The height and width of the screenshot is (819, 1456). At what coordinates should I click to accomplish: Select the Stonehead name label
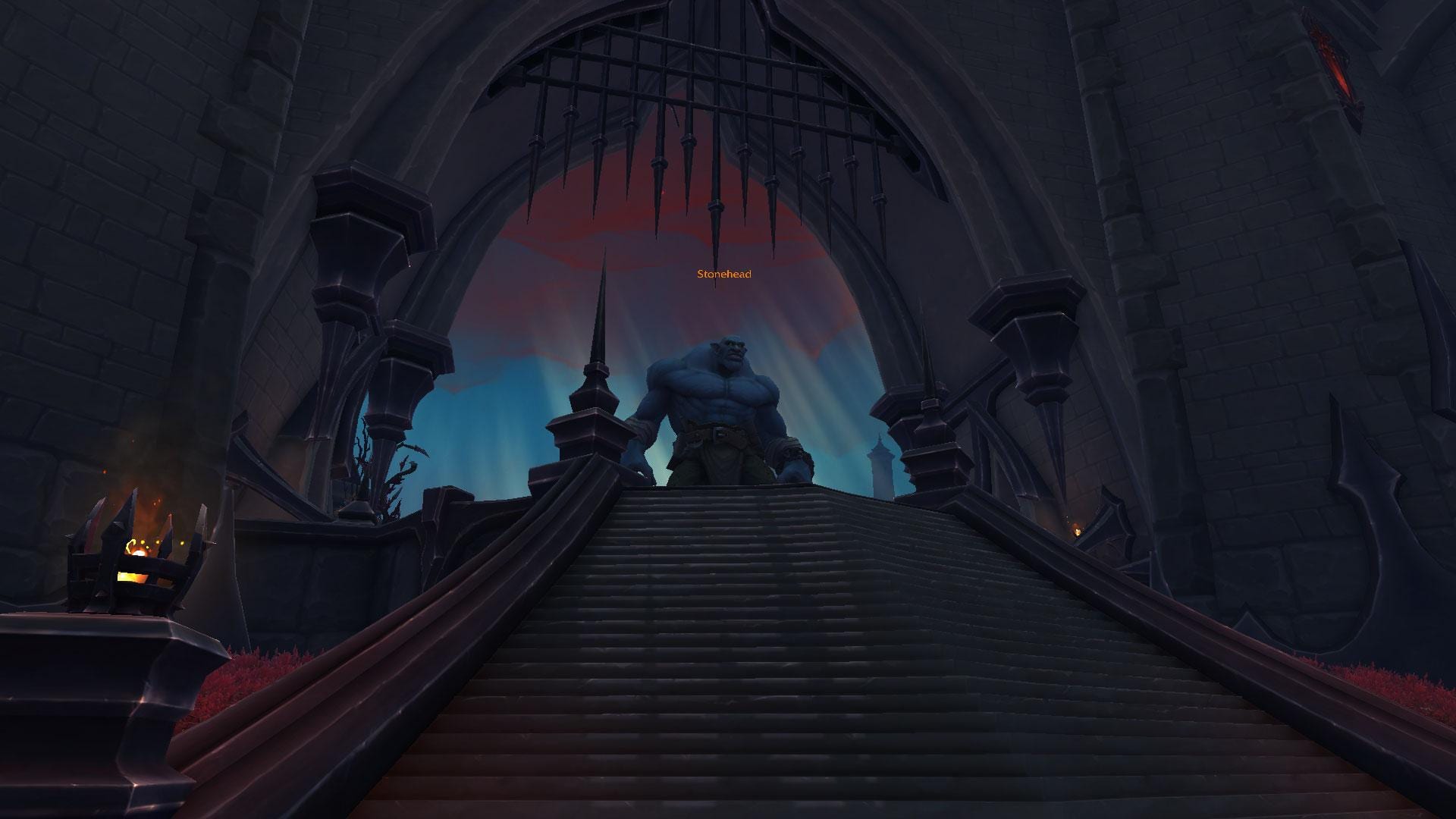point(724,274)
